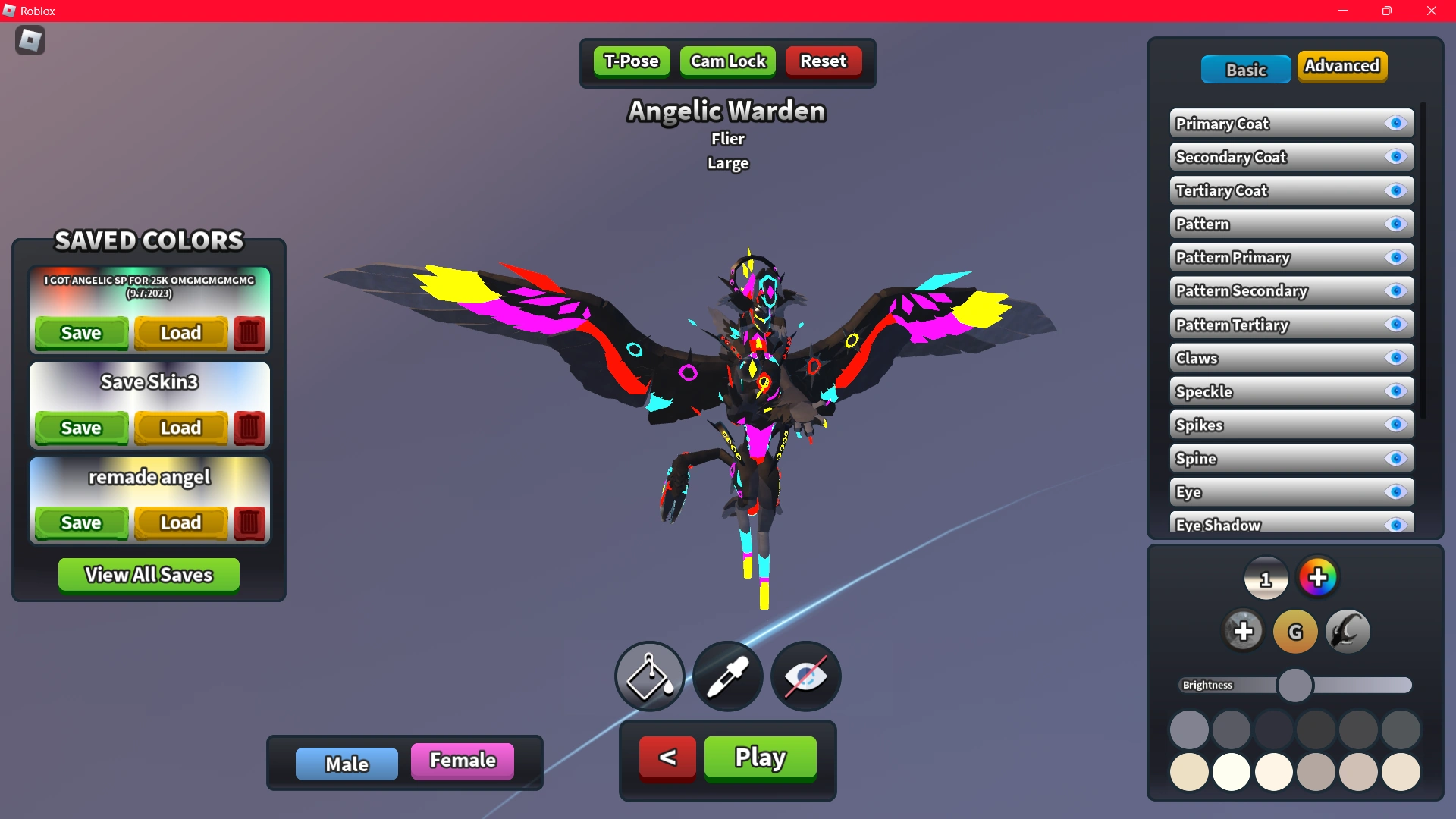Adjust the Brightness slider
Screen dimensions: 1456x819
(1296, 685)
